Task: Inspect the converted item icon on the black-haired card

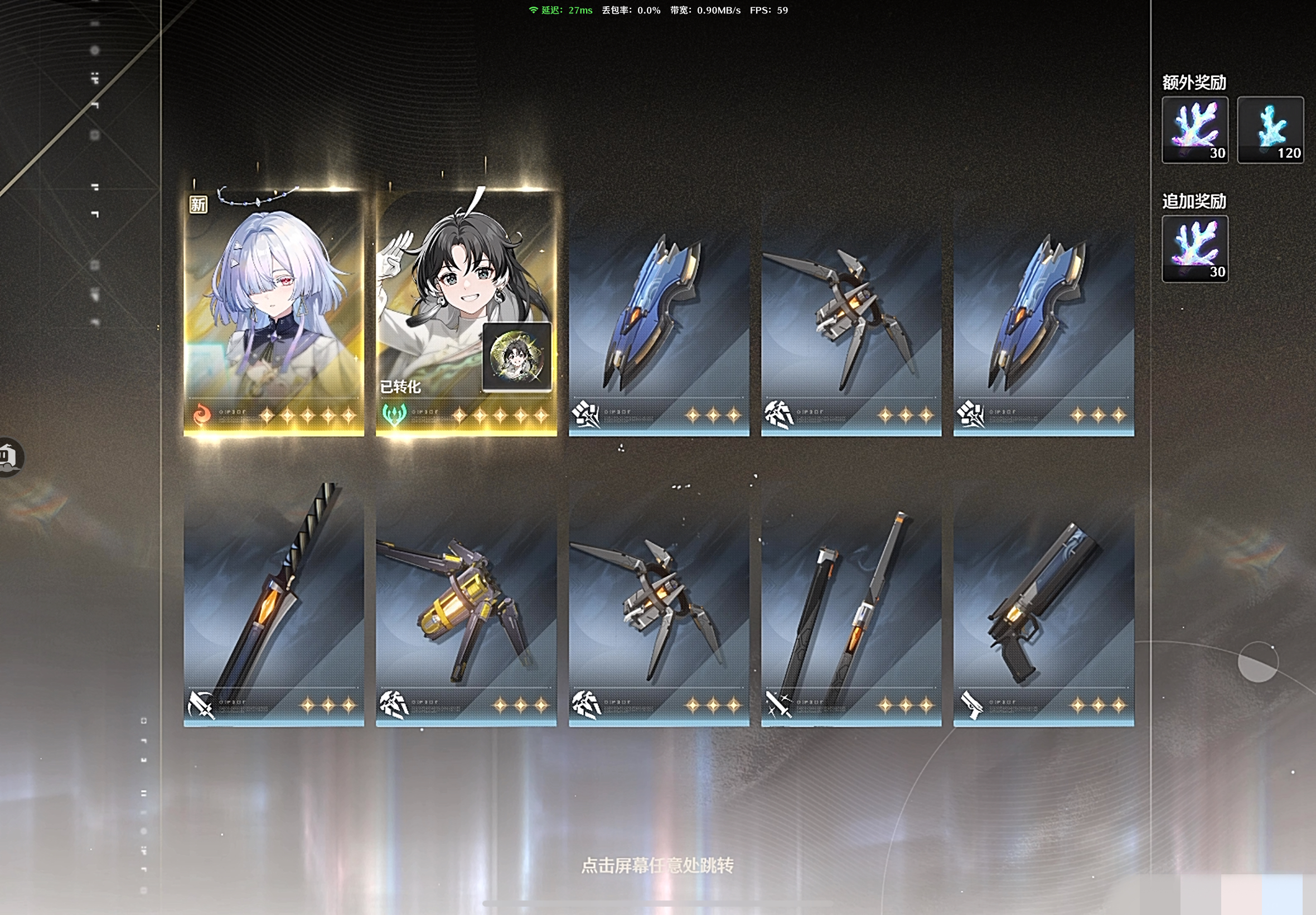Action: click(517, 357)
